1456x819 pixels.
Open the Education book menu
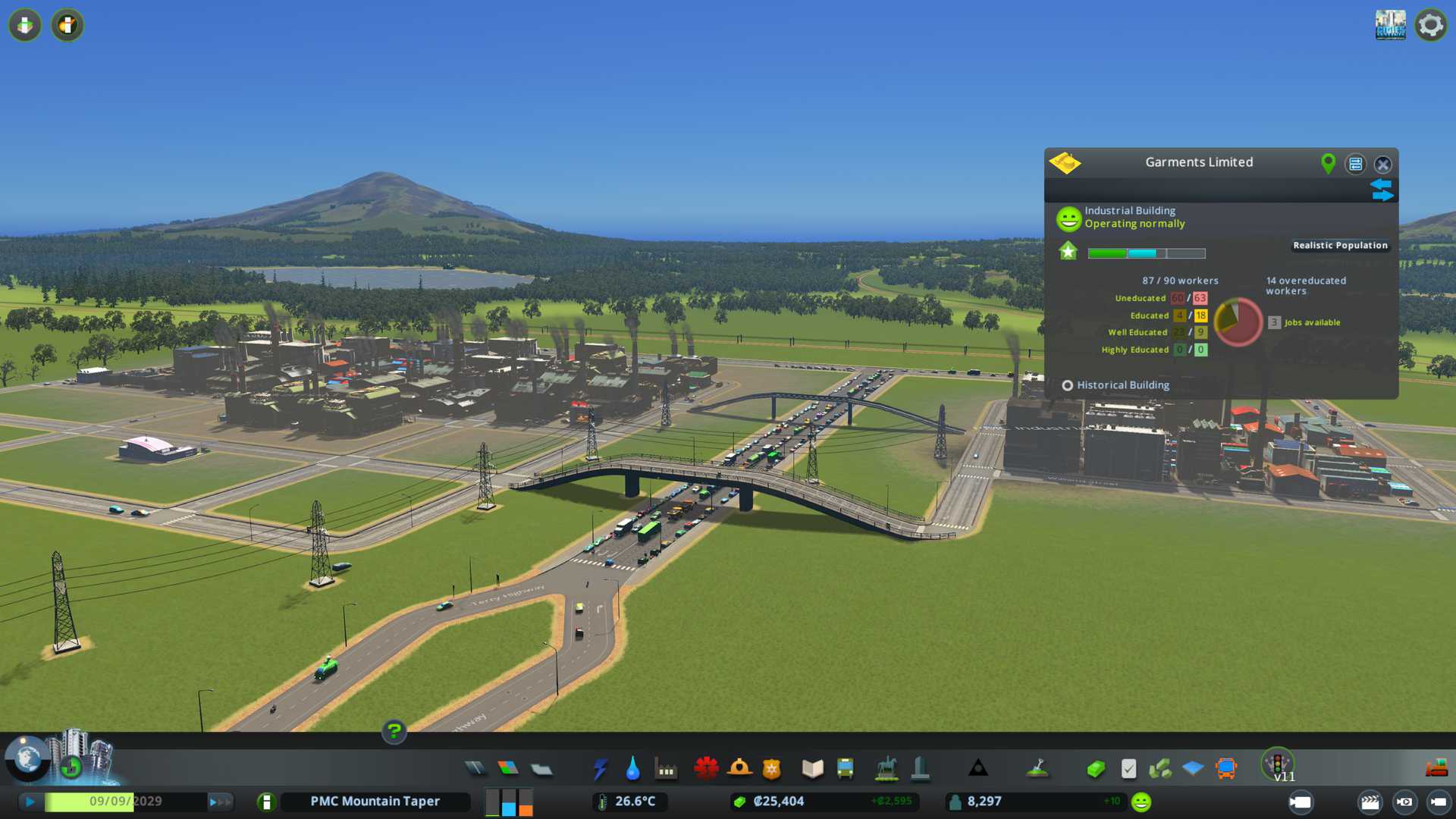812,769
